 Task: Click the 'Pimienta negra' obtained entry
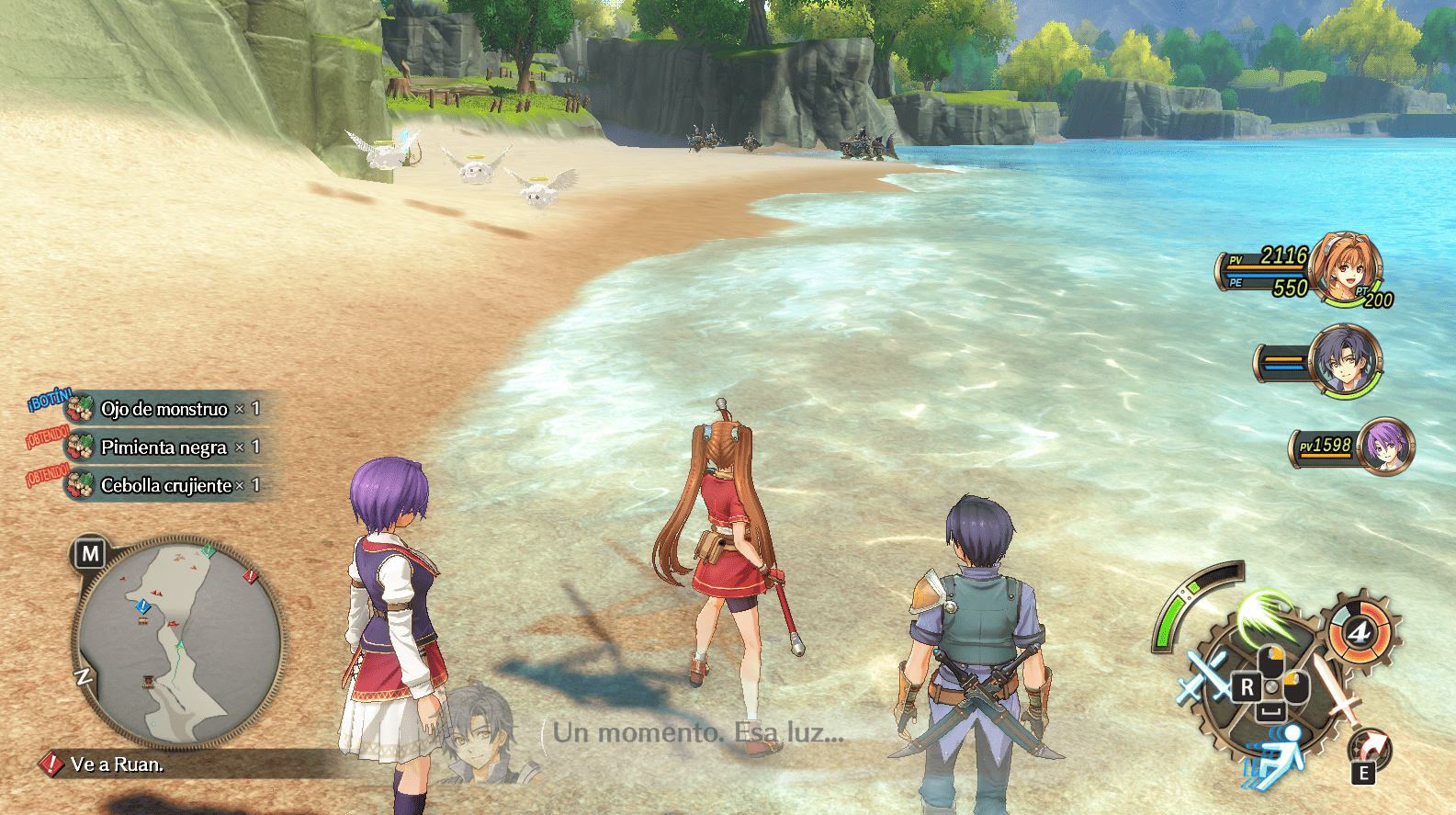(x=164, y=447)
